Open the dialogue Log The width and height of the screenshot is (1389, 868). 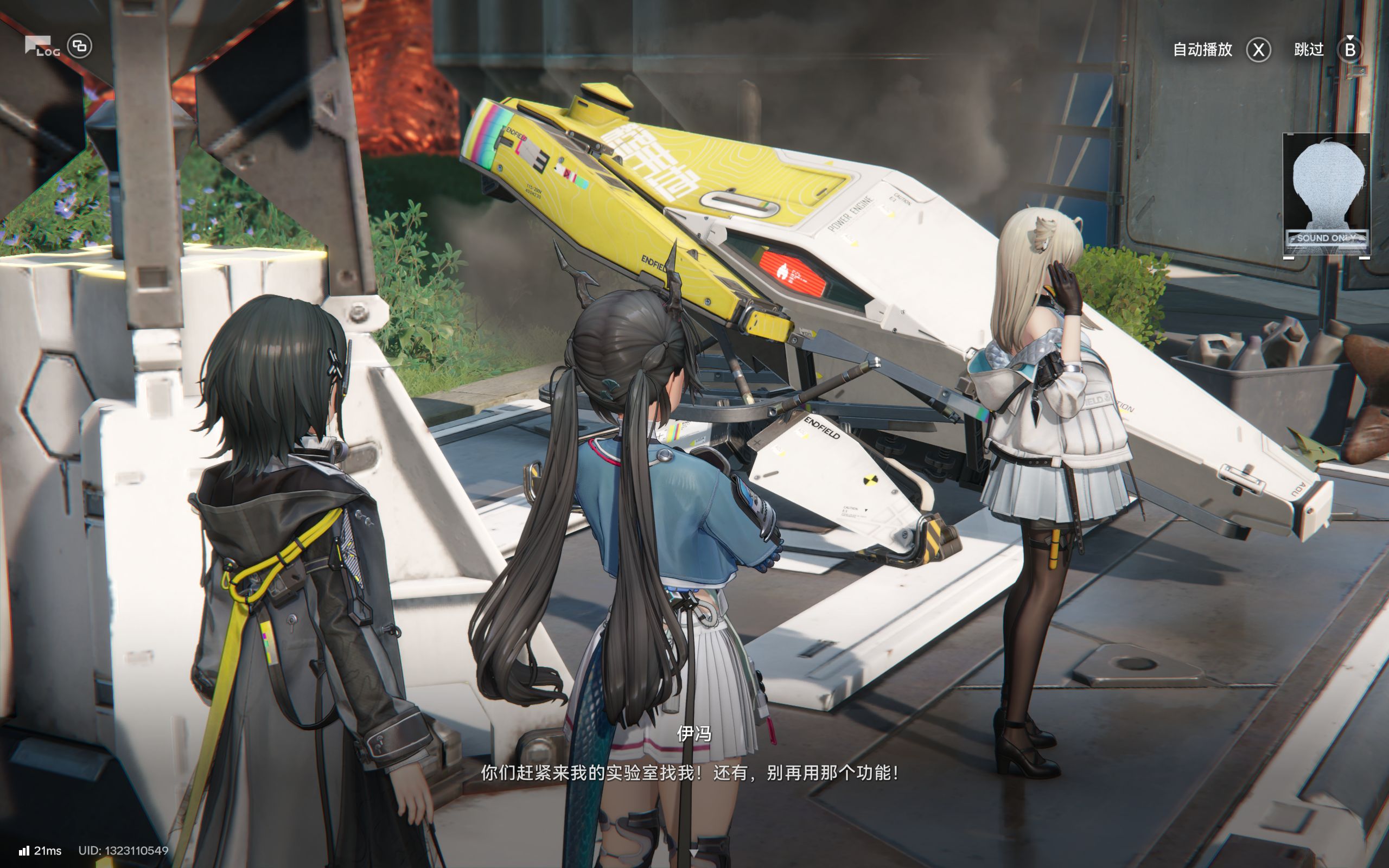41,47
